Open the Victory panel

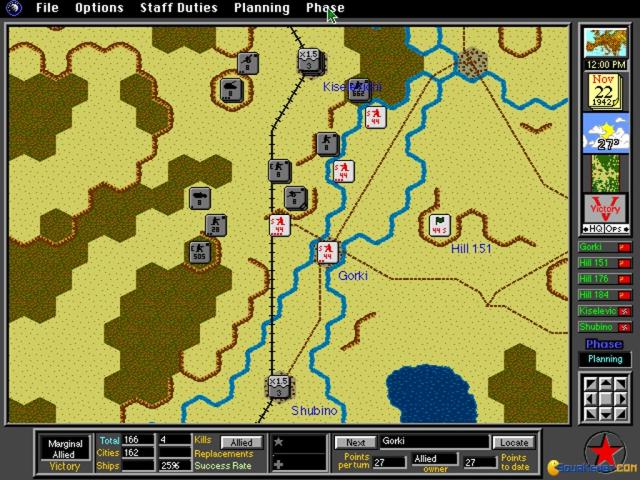point(604,212)
